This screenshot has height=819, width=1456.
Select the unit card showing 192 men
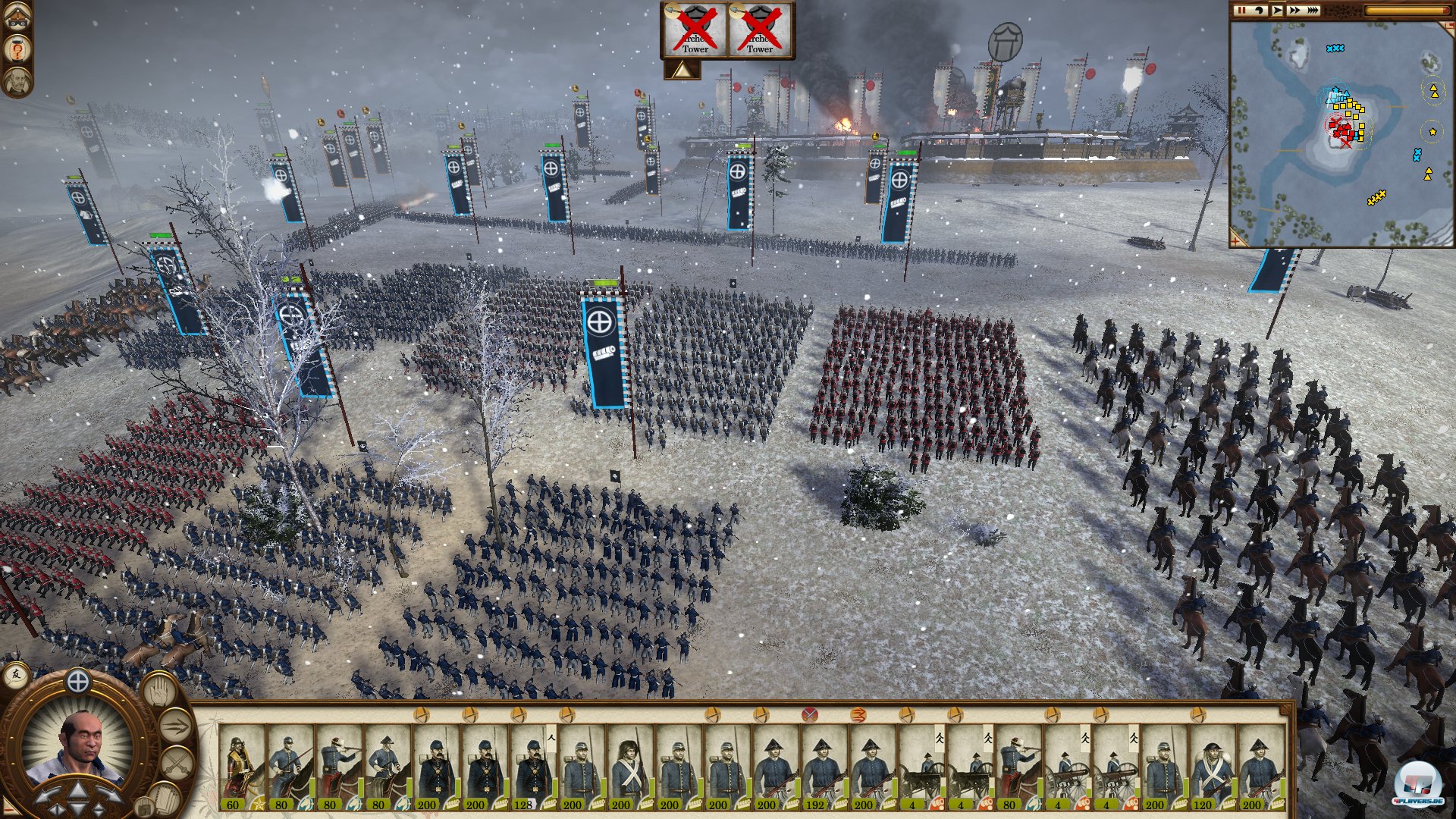click(824, 767)
